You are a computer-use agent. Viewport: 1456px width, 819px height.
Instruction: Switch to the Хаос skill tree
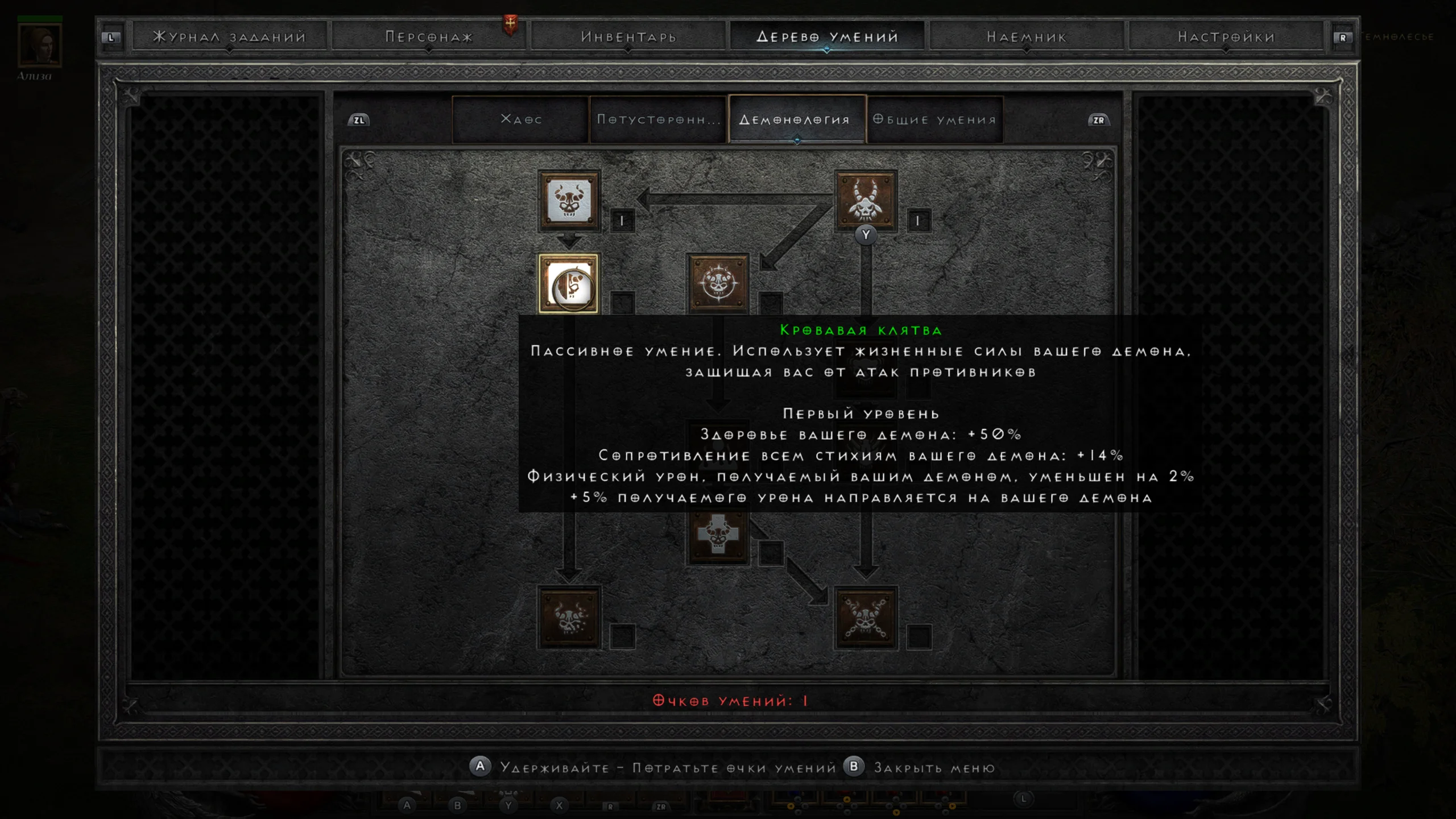521,119
